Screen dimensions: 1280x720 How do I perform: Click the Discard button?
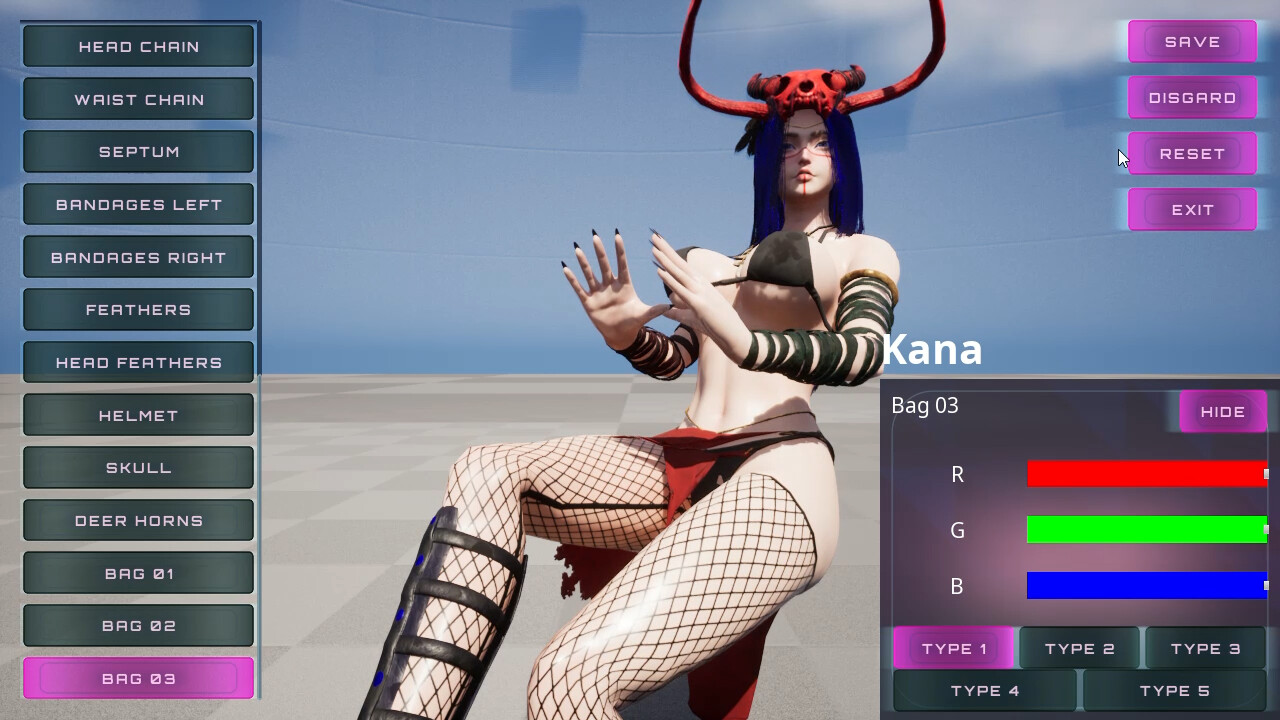[1192, 98]
